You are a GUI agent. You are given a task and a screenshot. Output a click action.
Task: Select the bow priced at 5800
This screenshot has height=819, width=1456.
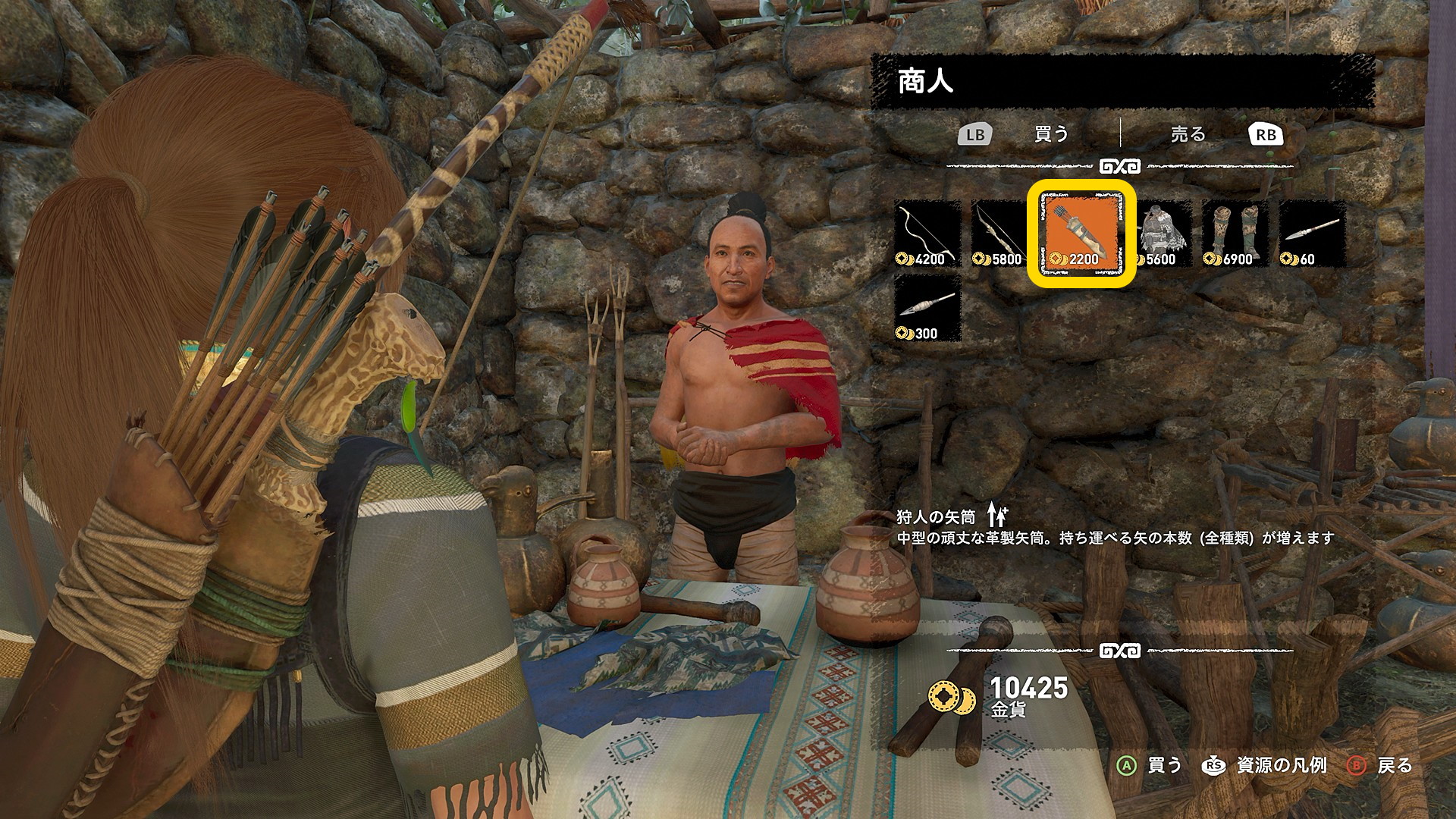[x=1004, y=234]
